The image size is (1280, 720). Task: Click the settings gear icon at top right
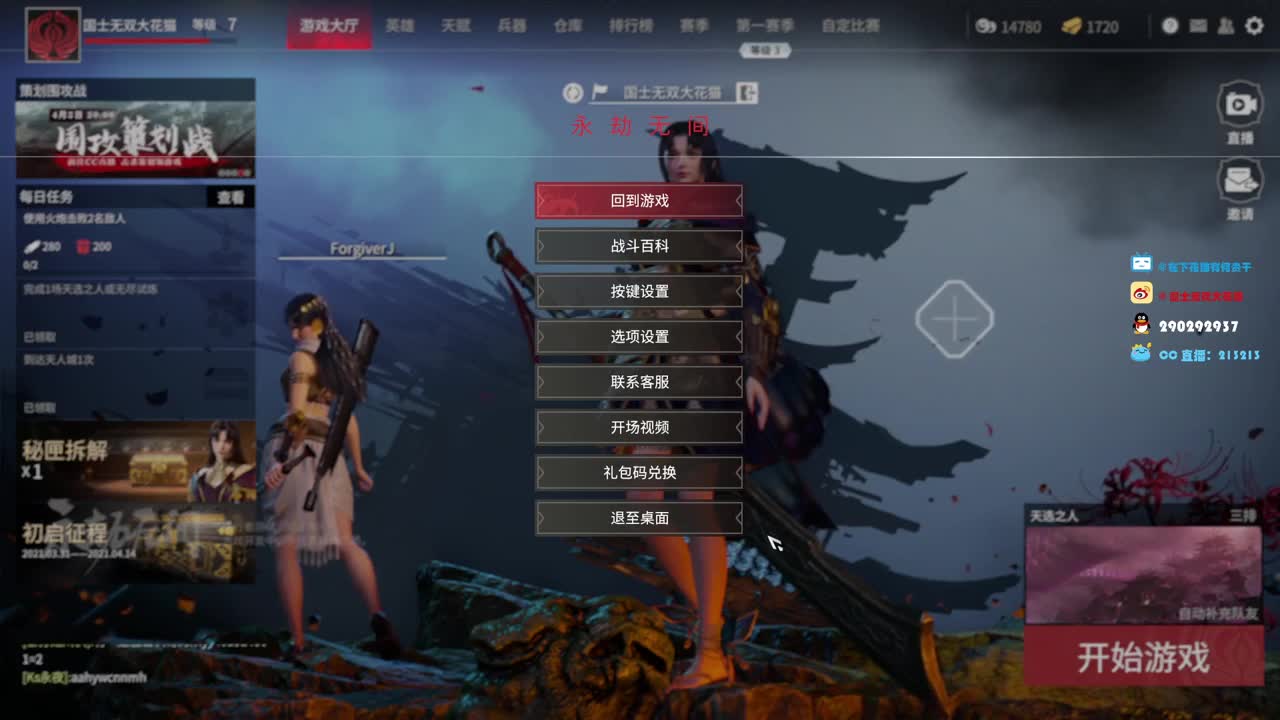point(1253,26)
